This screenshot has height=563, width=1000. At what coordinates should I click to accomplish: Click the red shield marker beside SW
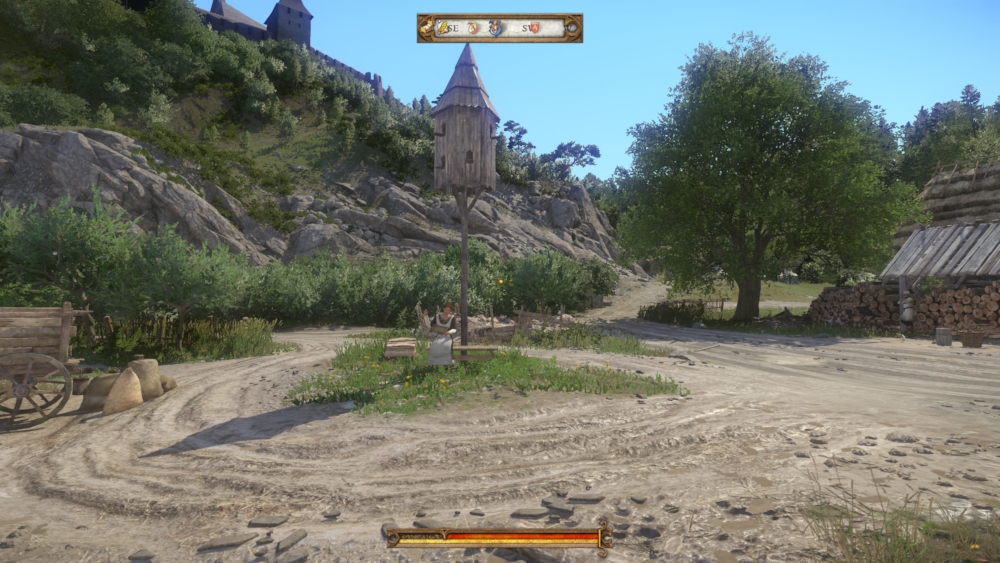[535, 28]
